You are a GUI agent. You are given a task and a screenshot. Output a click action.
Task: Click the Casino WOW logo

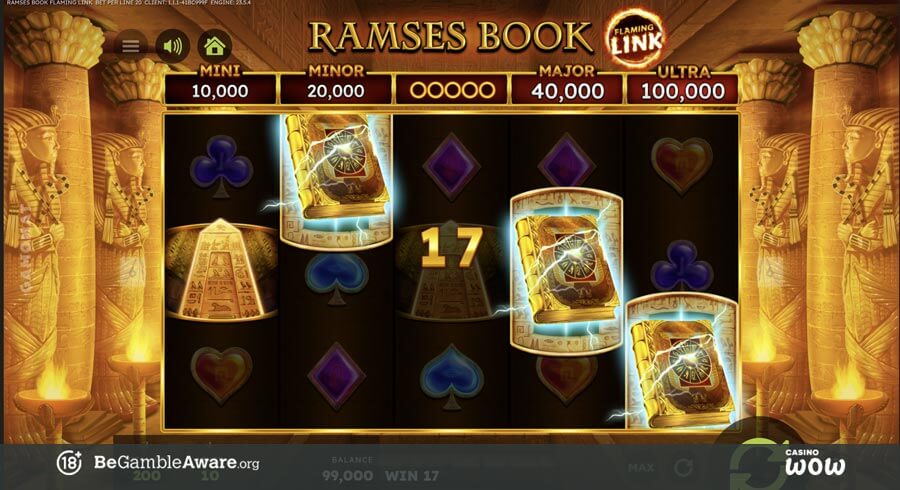[815, 462]
